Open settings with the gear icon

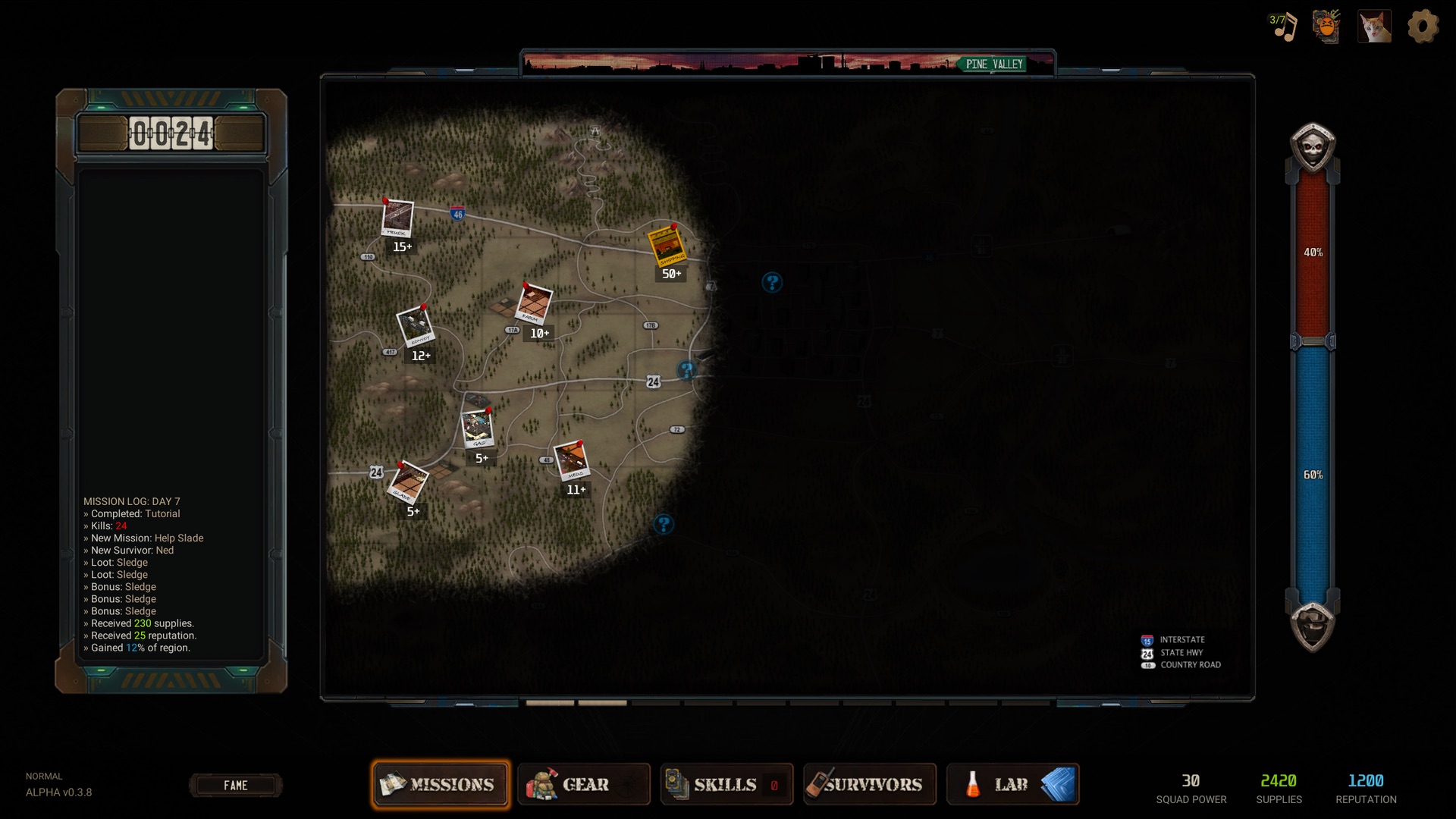(1423, 27)
